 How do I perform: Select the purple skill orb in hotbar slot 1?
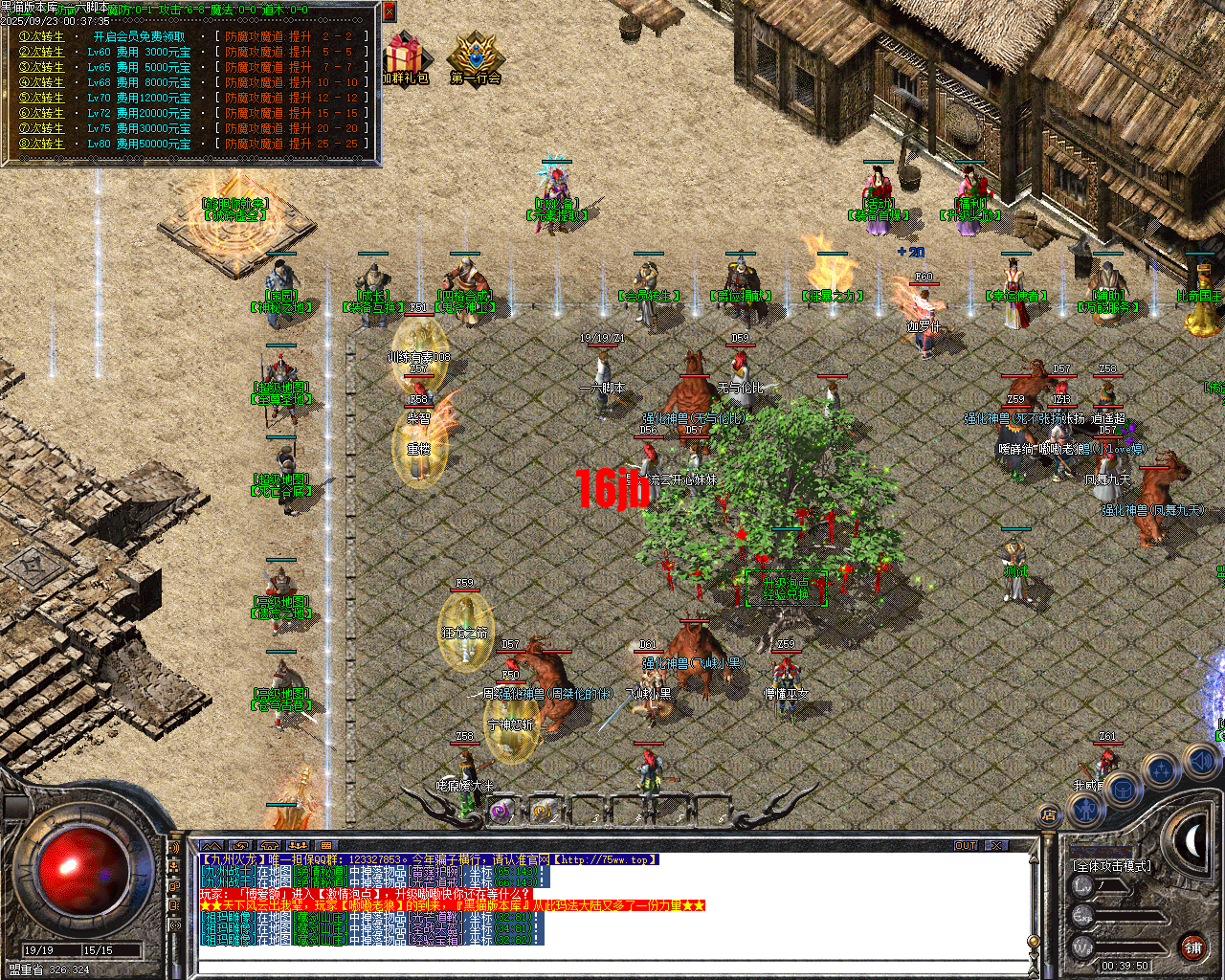tap(499, 813)
